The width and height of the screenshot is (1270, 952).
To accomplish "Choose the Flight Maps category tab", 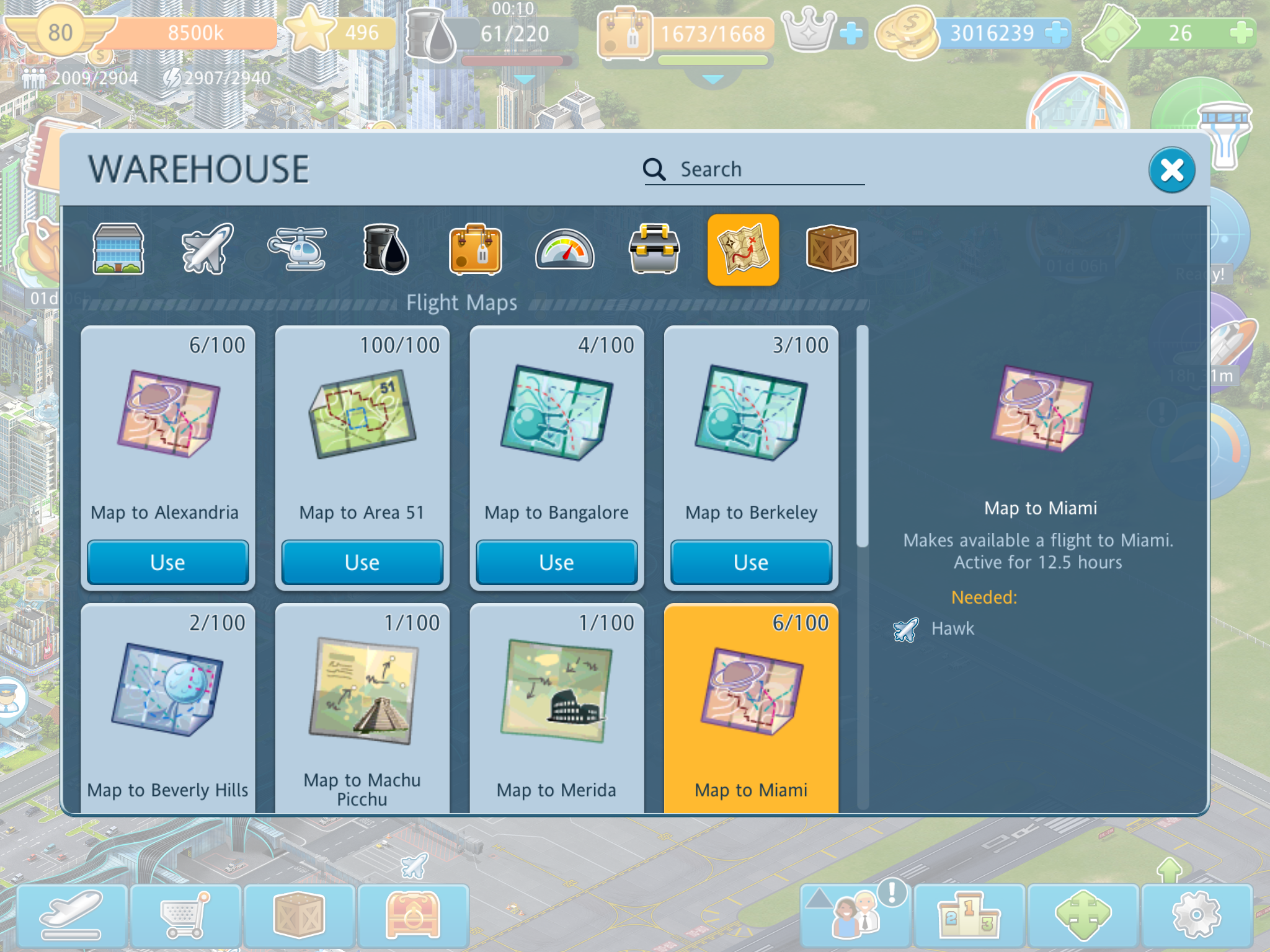I will click(743, 249).
